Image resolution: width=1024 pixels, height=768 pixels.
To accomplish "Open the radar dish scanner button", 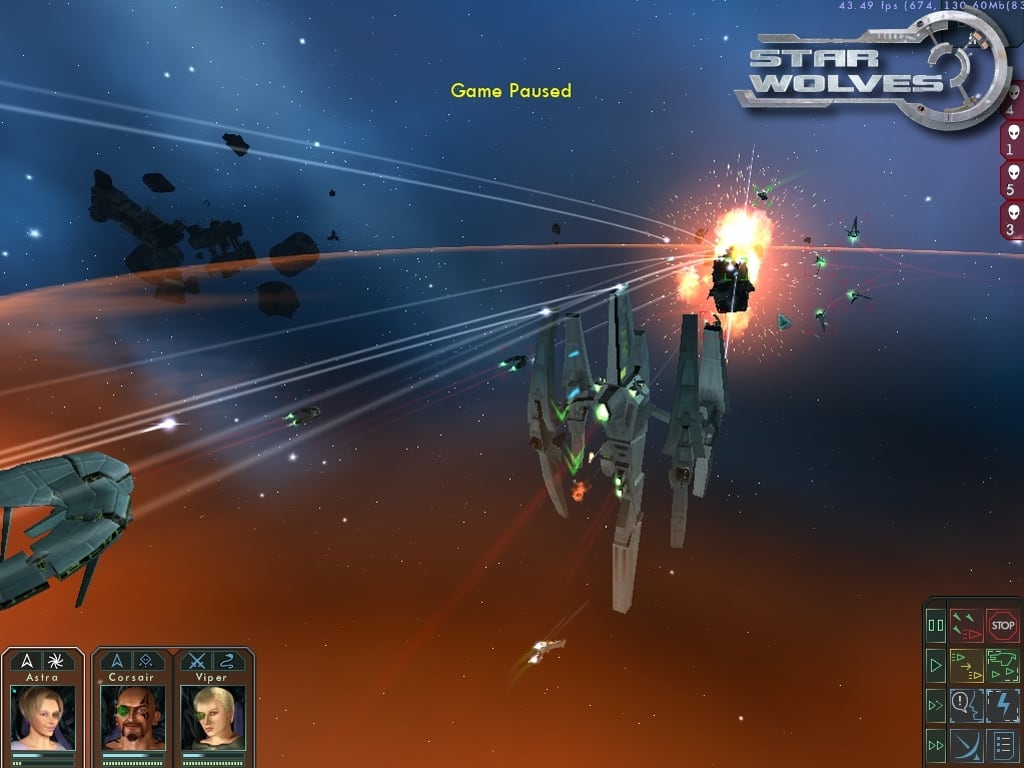I will pos(966,745).
